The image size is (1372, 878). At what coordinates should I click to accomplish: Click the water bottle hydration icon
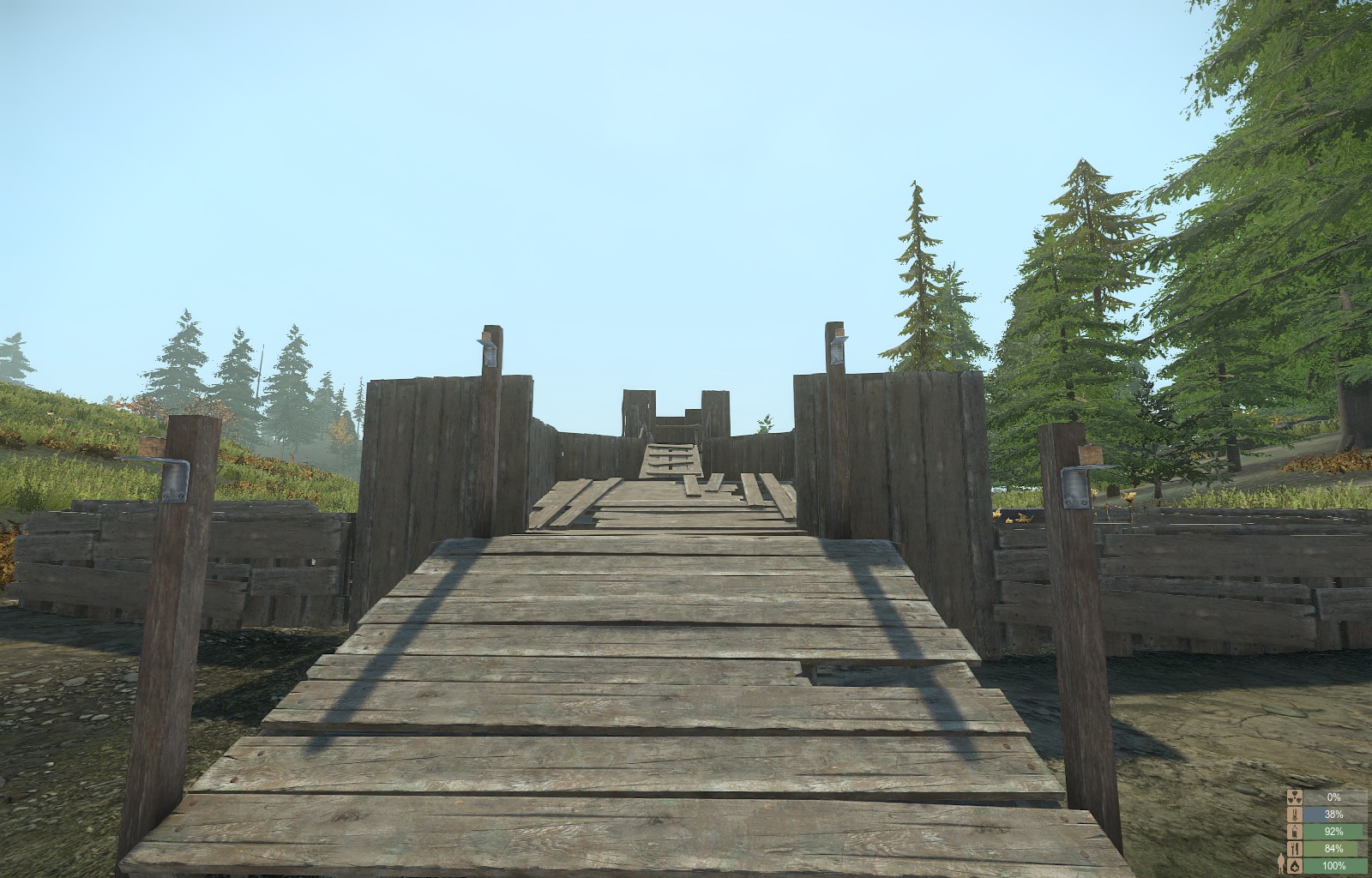1295,830
